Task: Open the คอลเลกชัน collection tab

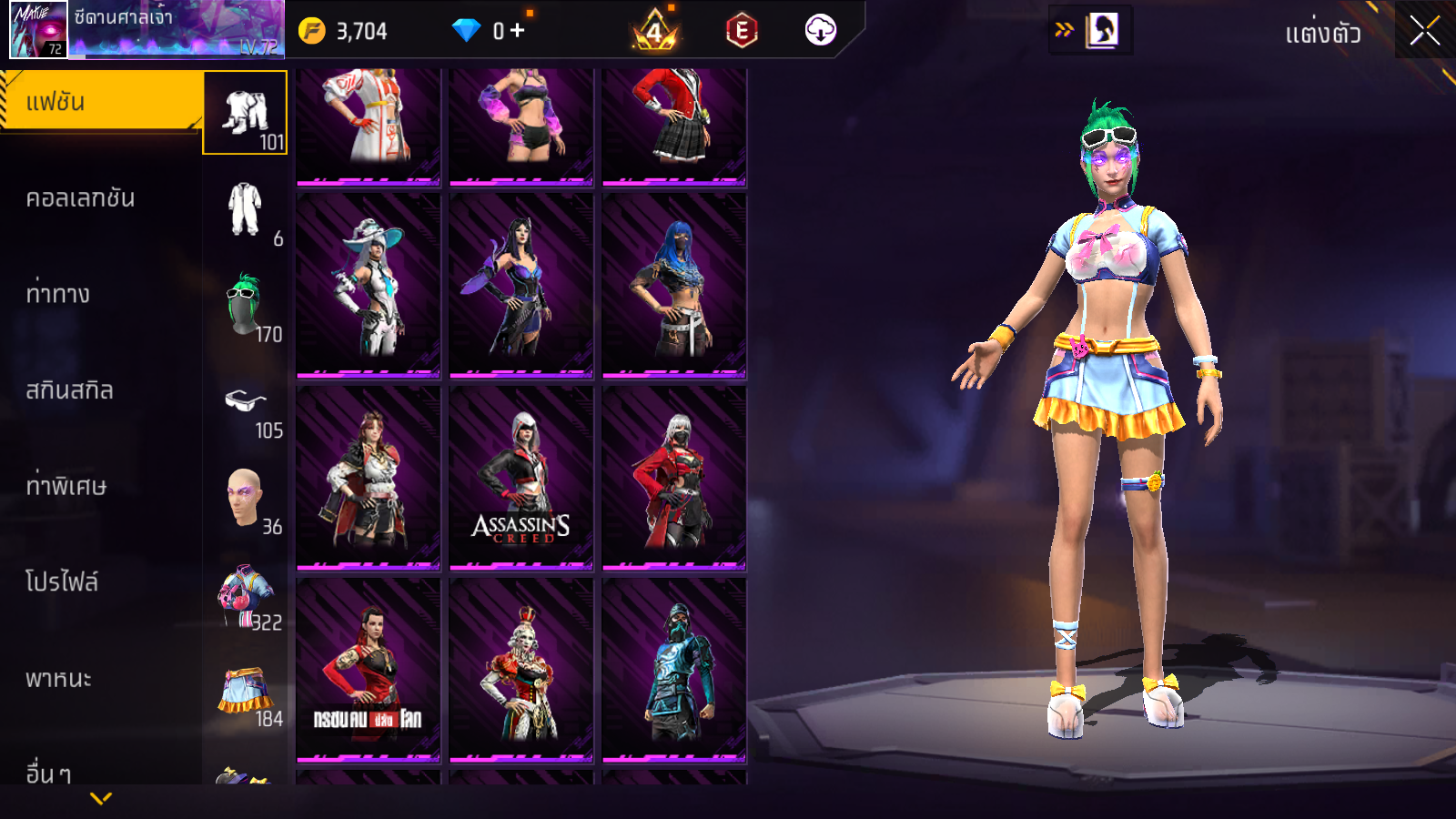Action: [x=80, y=198]
